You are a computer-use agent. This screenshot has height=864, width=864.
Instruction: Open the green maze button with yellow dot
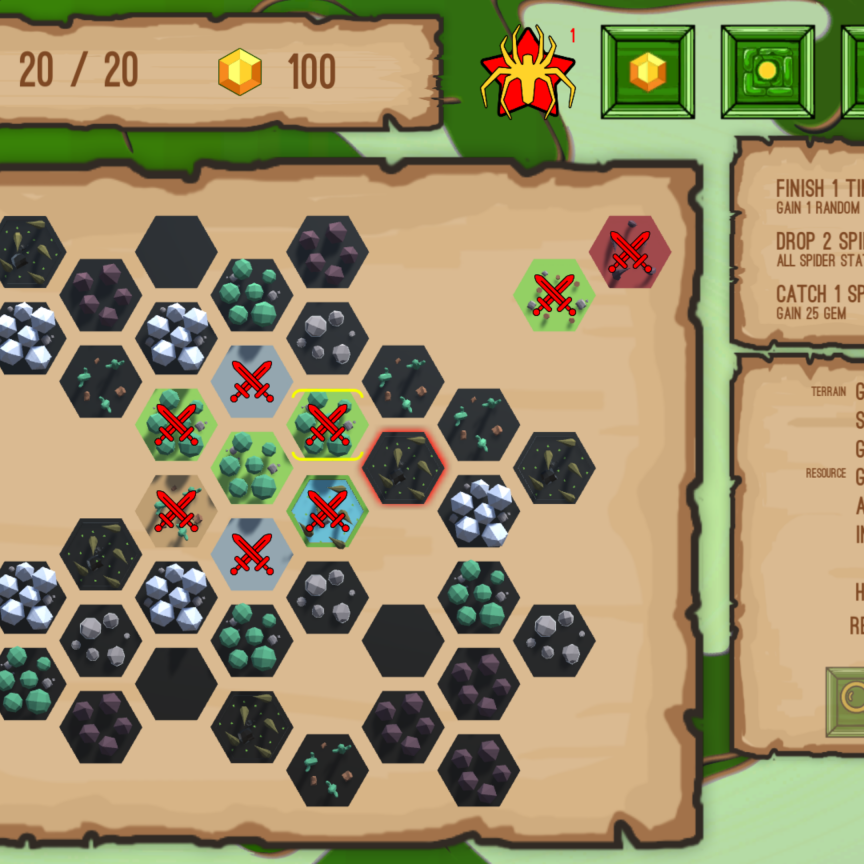[767, 72]
